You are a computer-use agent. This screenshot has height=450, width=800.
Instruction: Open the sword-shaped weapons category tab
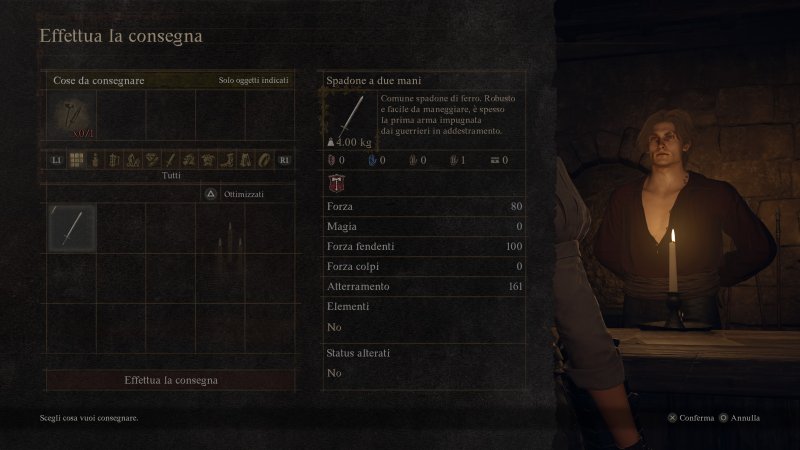[172, 159]
